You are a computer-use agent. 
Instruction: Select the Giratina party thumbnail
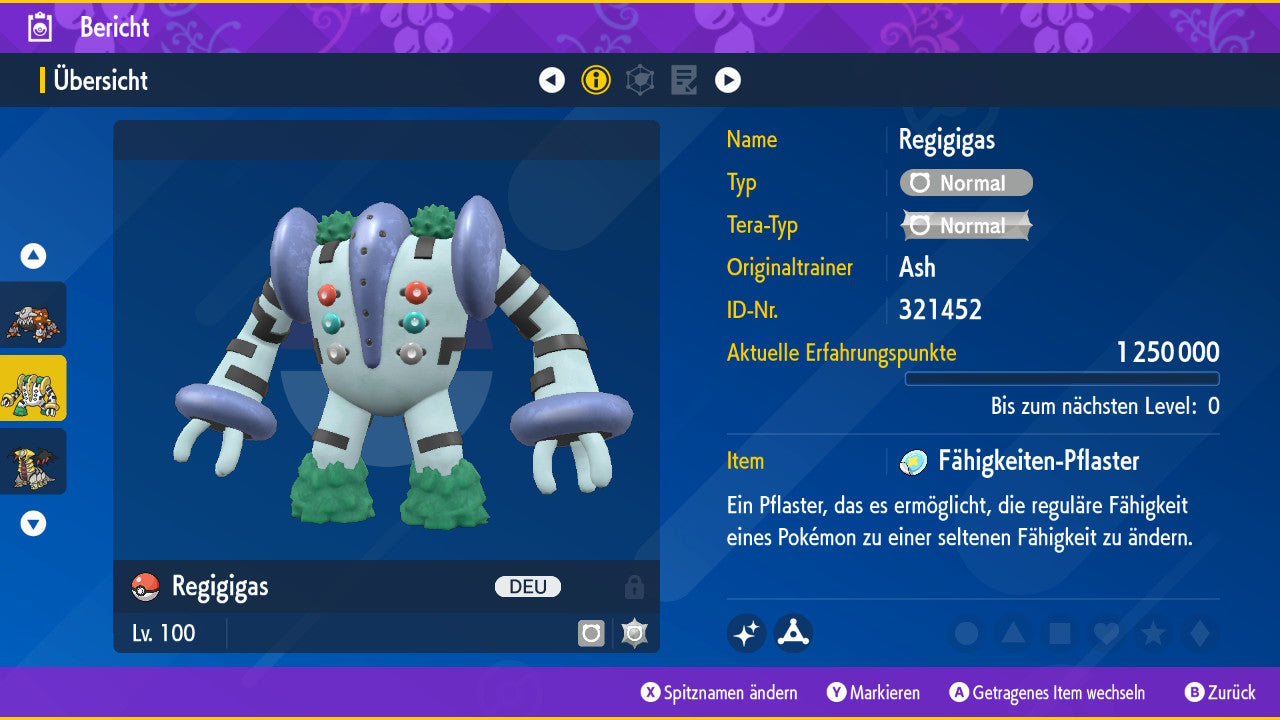[x=33, y=461]
